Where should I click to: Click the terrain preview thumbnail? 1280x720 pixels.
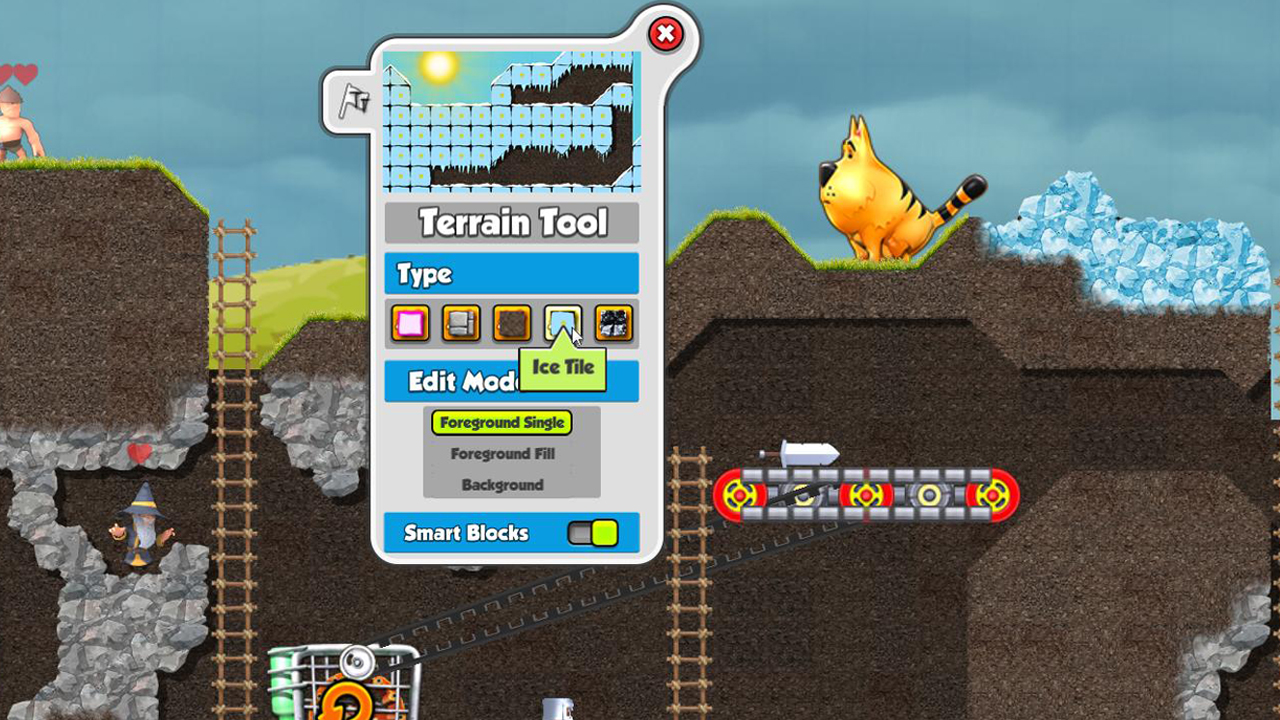pos(511,120)
